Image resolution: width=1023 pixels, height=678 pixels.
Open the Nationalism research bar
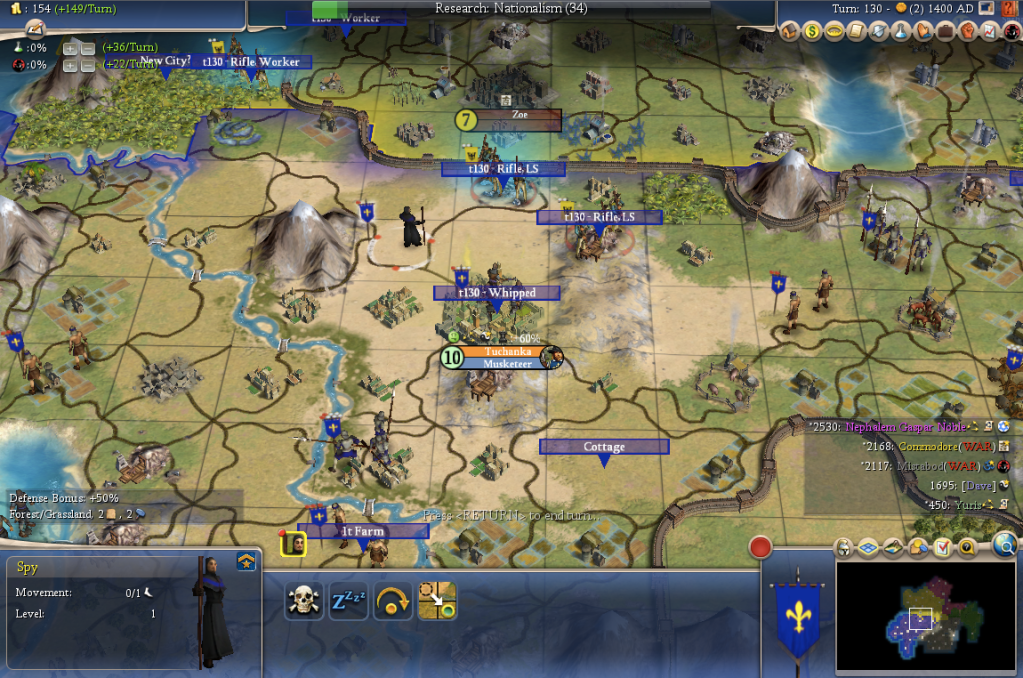[x=511, y=9]
